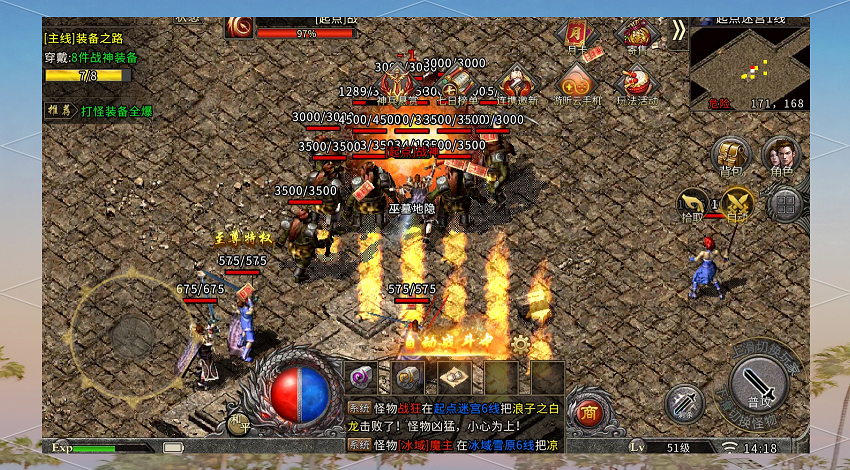Open the 背包 backpack icon
Viewport: 850px width, 470px height.
[731, 157]
